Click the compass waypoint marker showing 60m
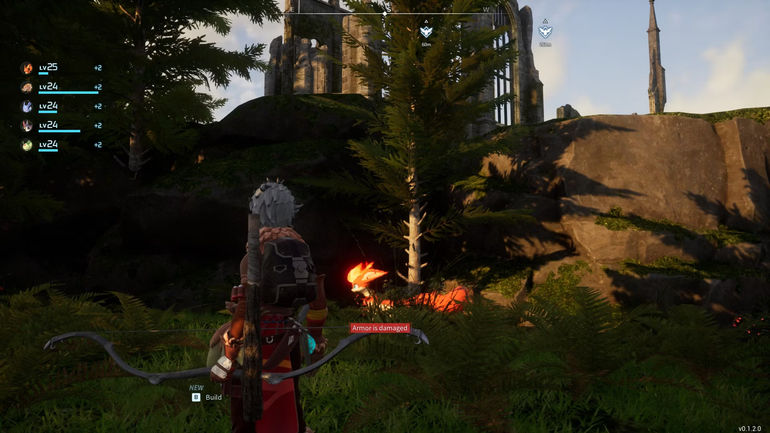This screenshot has width=770, height=433. 426,31
